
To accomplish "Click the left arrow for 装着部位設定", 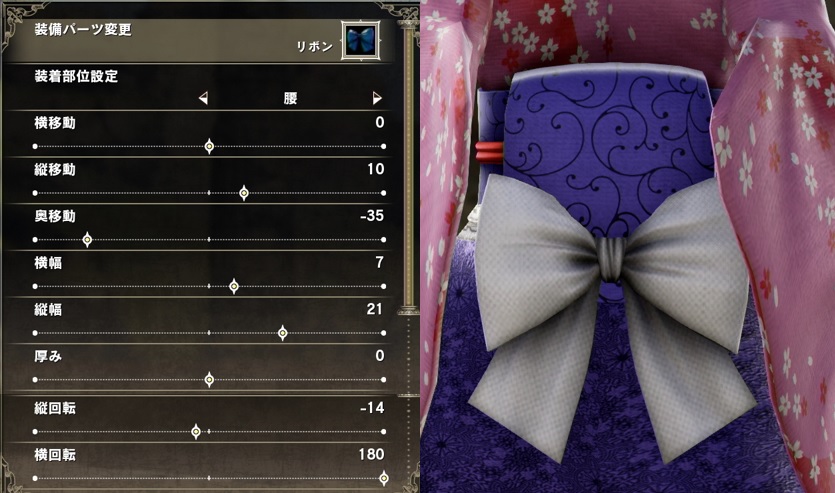I will pos(204,98).
